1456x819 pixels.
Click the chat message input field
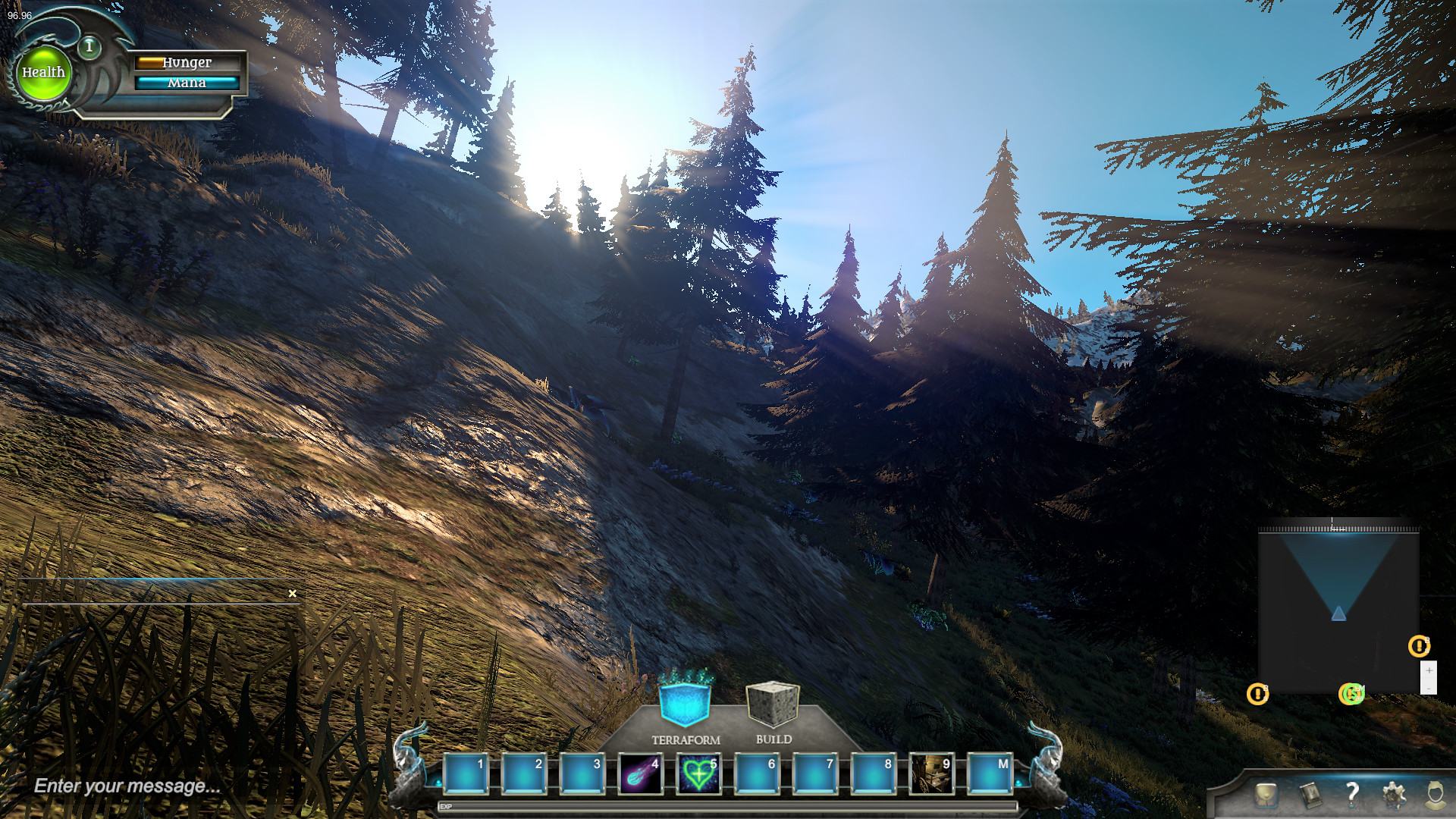pyautogui.click(x=152, y=786)
